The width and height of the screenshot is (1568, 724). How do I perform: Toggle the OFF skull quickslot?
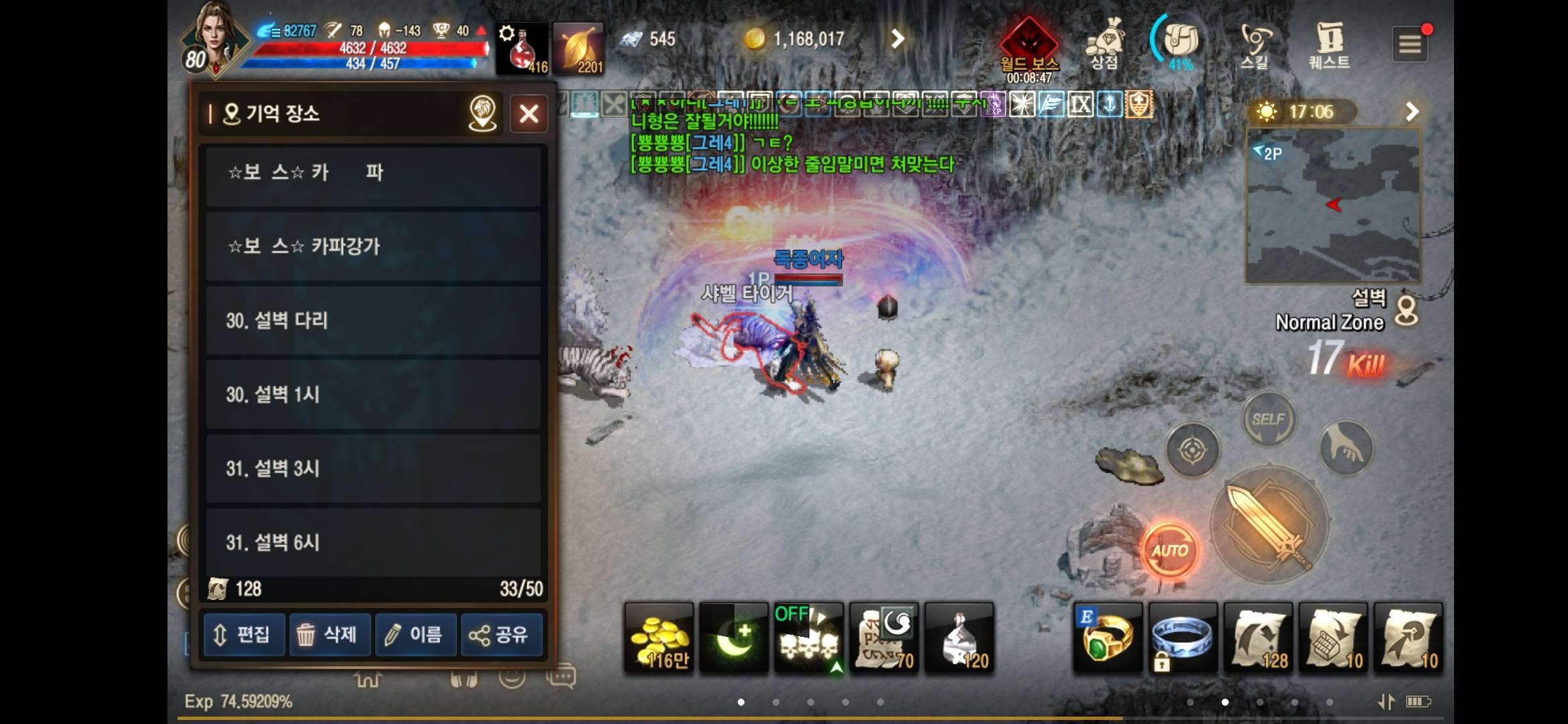click(x=808, y=637)
